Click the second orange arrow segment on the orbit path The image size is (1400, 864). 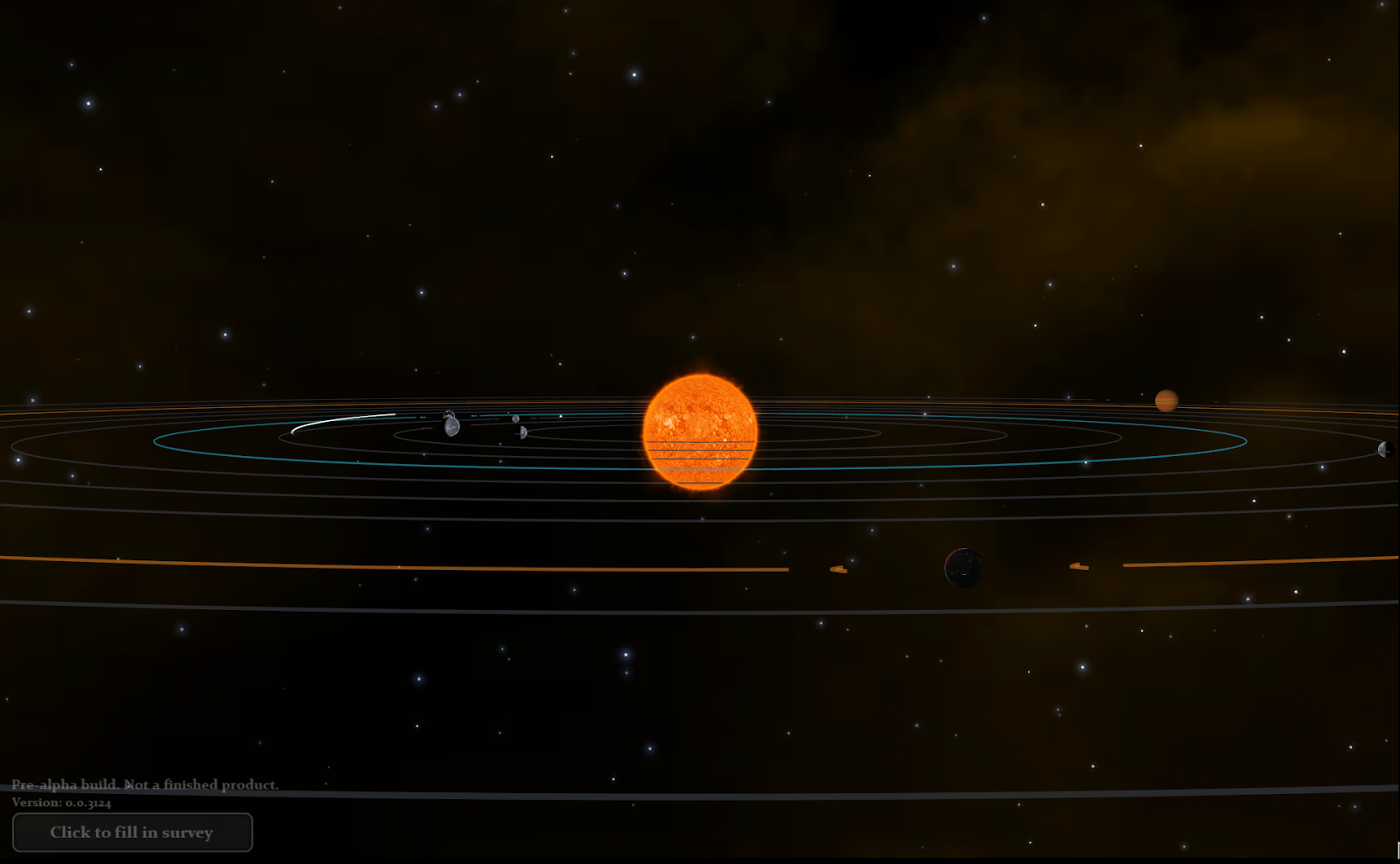tap(1079, 567)
